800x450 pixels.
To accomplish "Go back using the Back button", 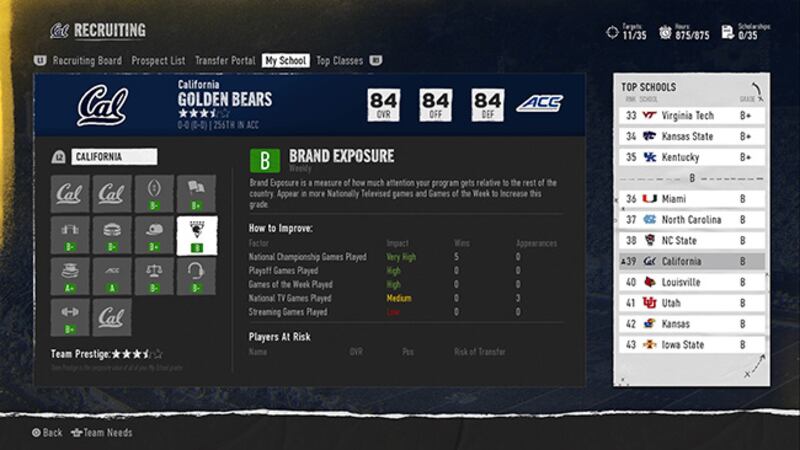I will click(x=46, y=433).
